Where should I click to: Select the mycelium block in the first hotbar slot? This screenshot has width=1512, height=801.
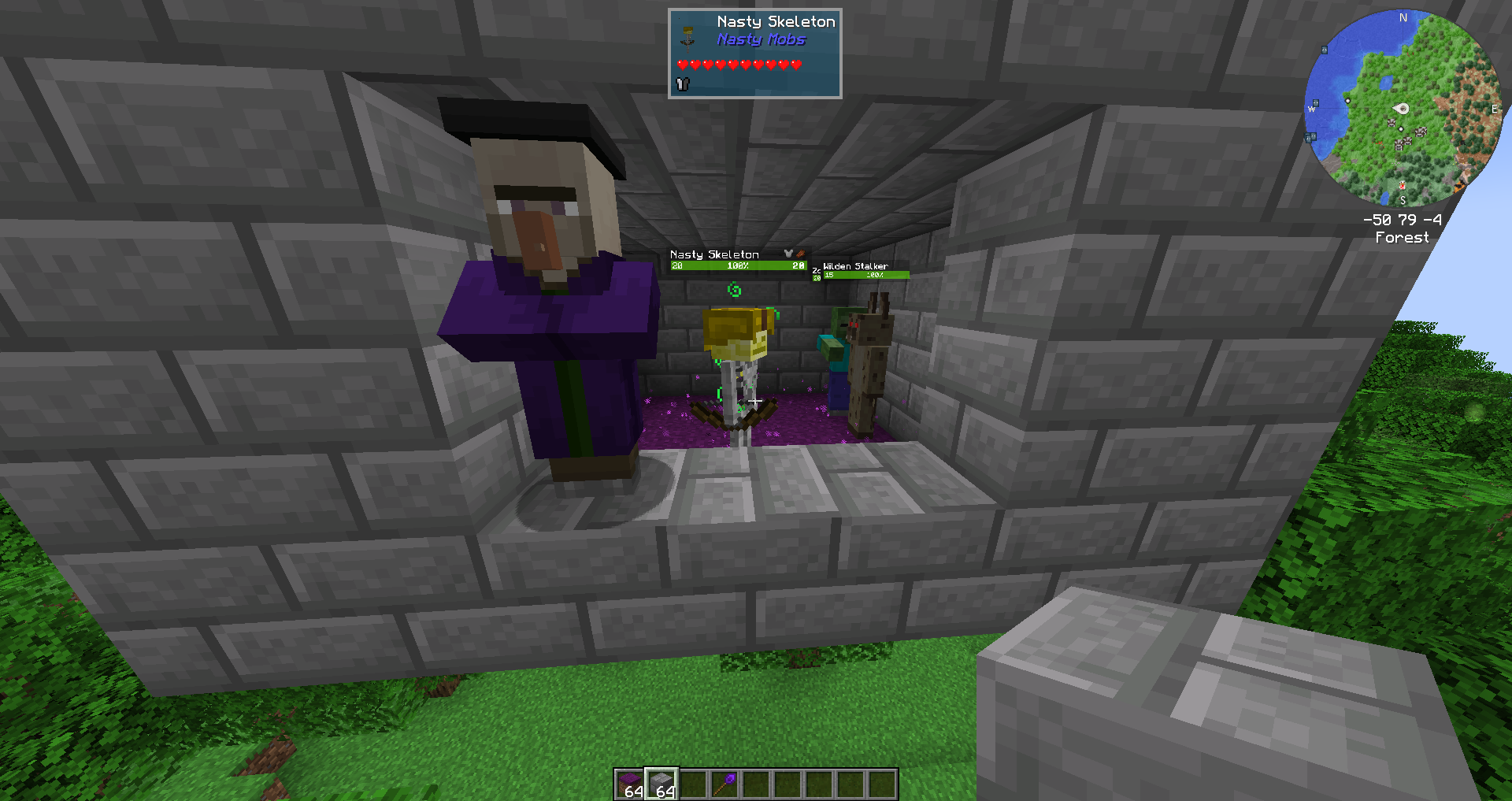point(630,784)
